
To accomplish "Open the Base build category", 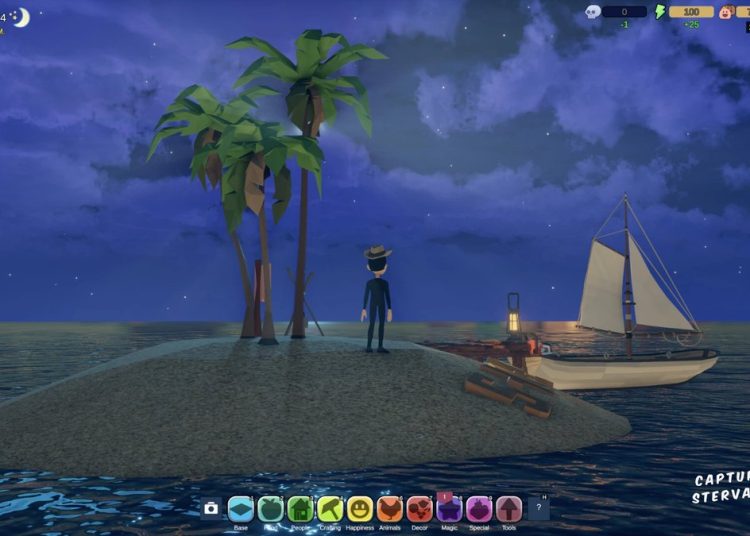I will (x=240, y=509).
